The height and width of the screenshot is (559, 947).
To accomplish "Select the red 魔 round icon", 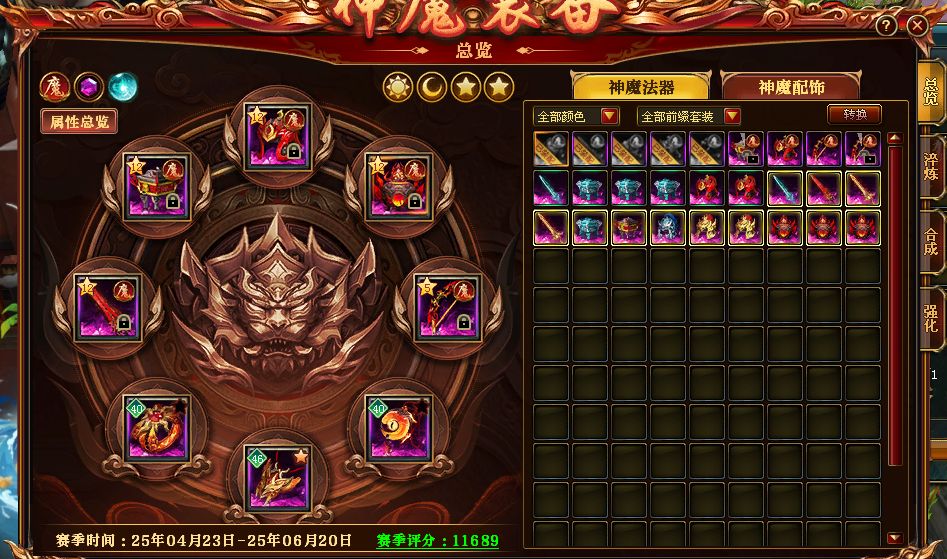I will (54, 87).
